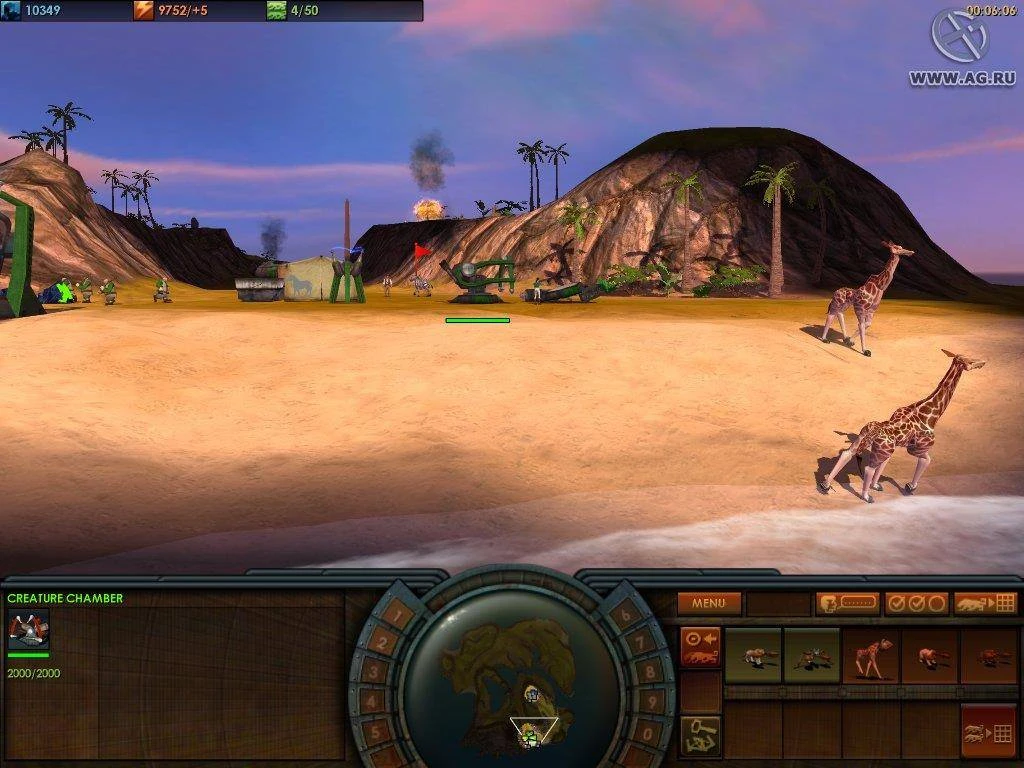Screen dimensions: 1024x768
Task: Select the giraffe creature build slot
Action: pyautogui.click(x=870, y=655)
